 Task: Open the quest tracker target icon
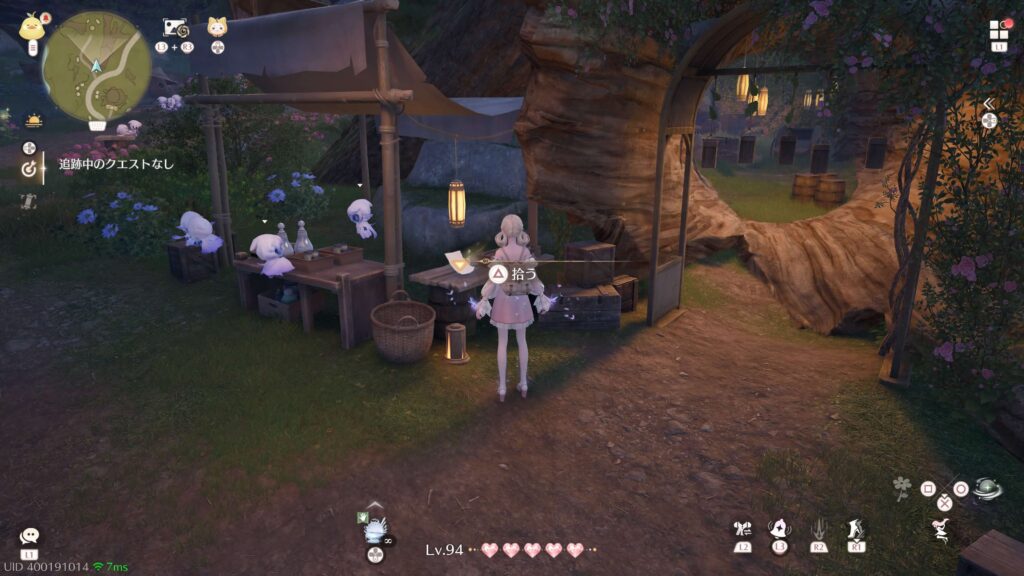point(29,169)
